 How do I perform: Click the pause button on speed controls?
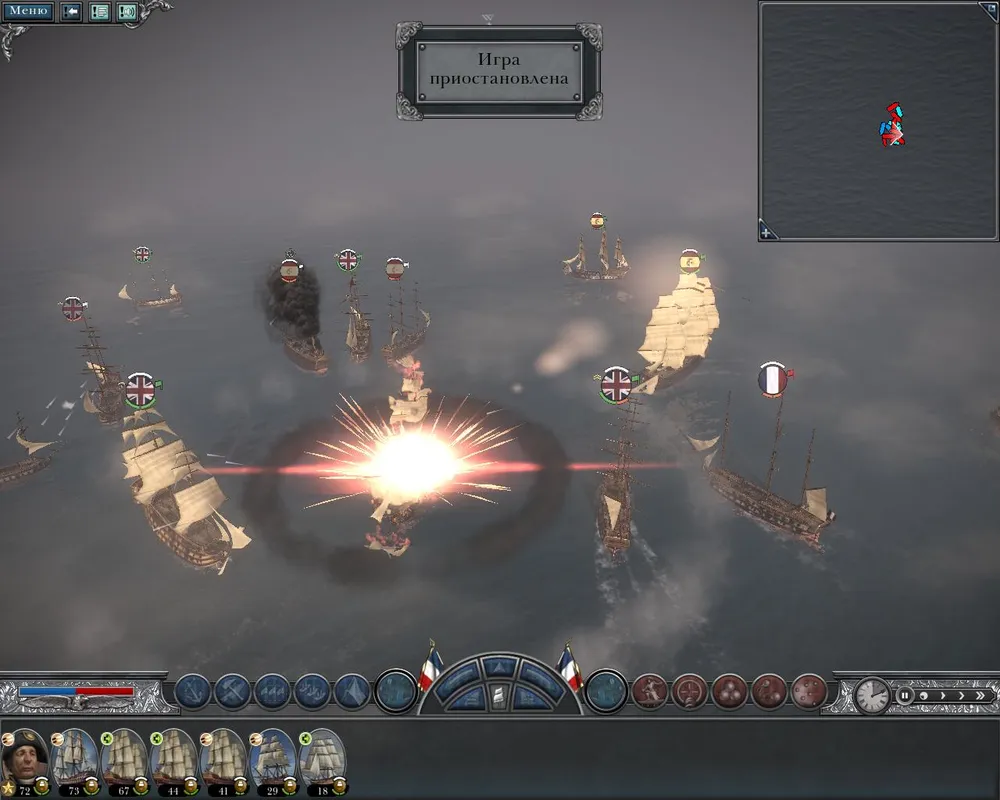tap(904, 695)
